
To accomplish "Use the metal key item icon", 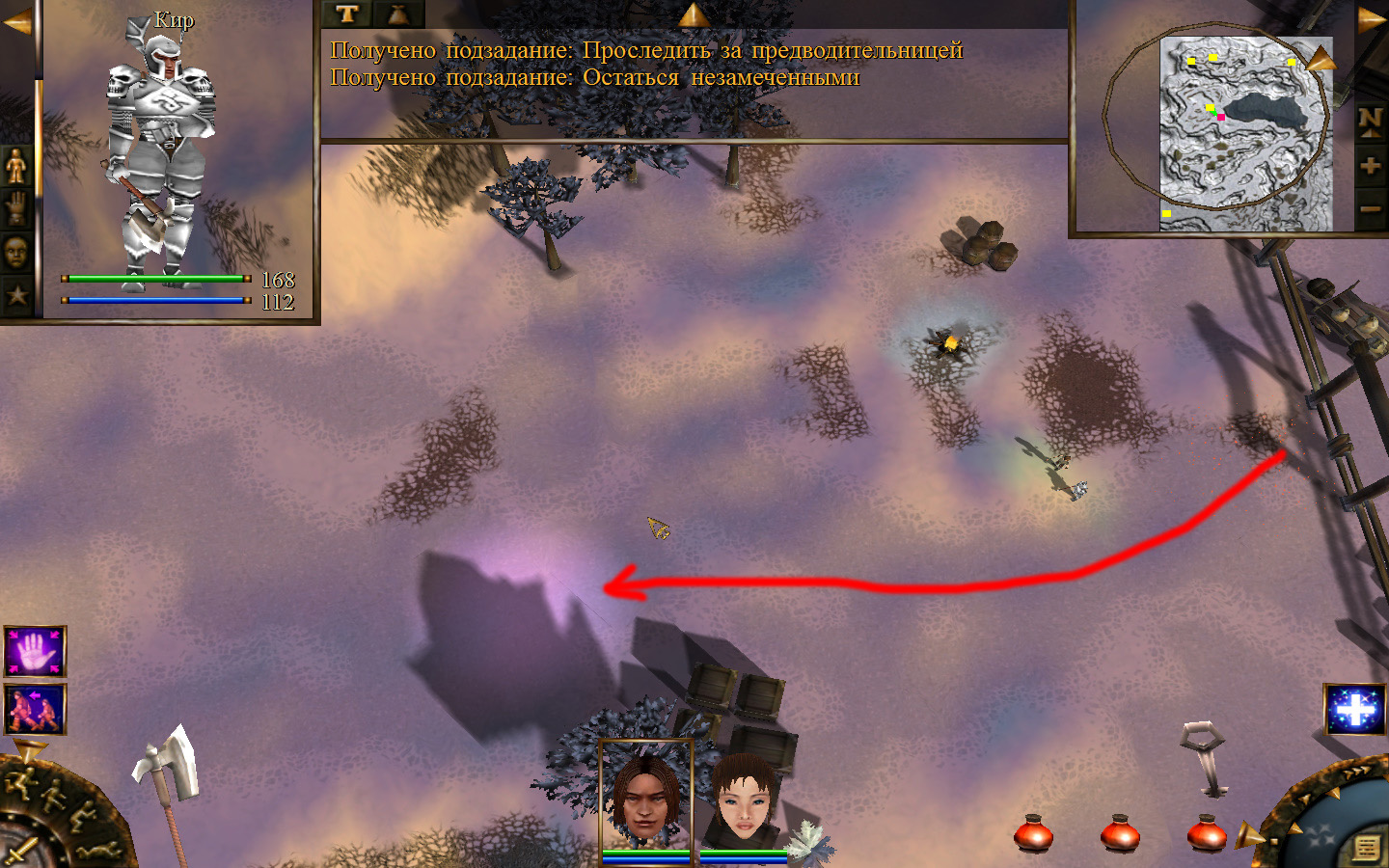I will pos(1204,757).
